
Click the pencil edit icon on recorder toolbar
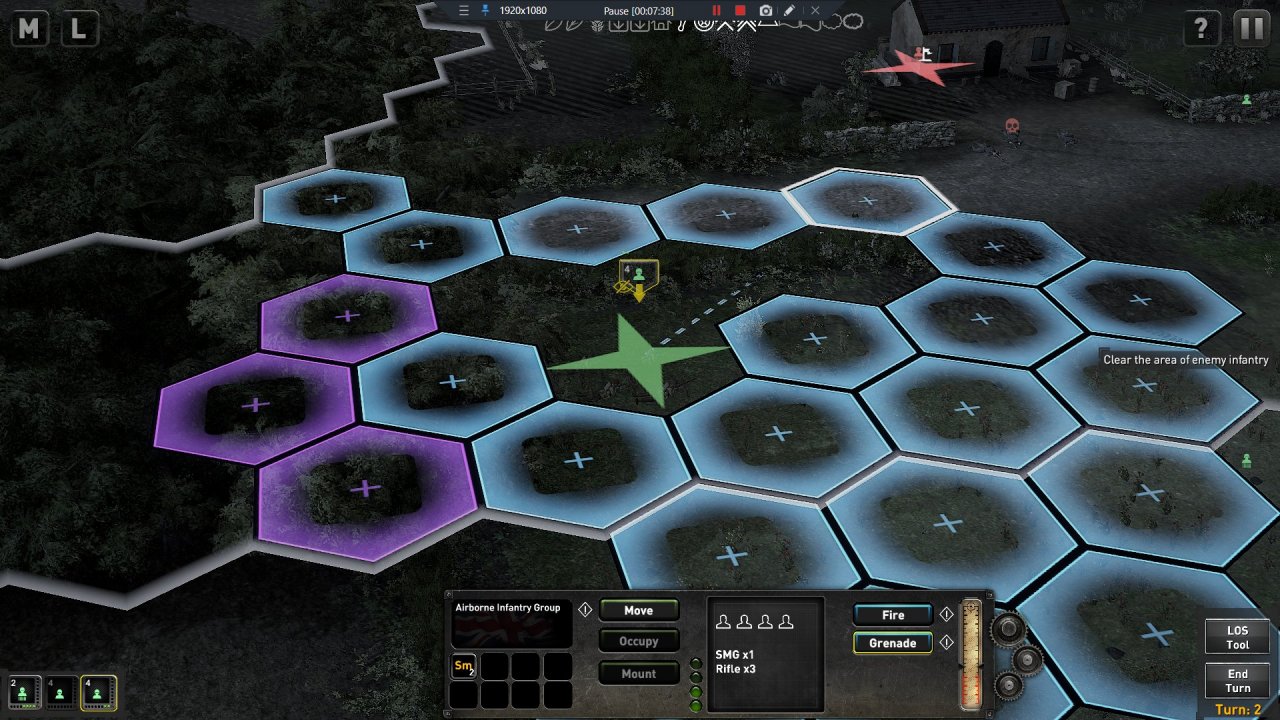coord(789,10)
